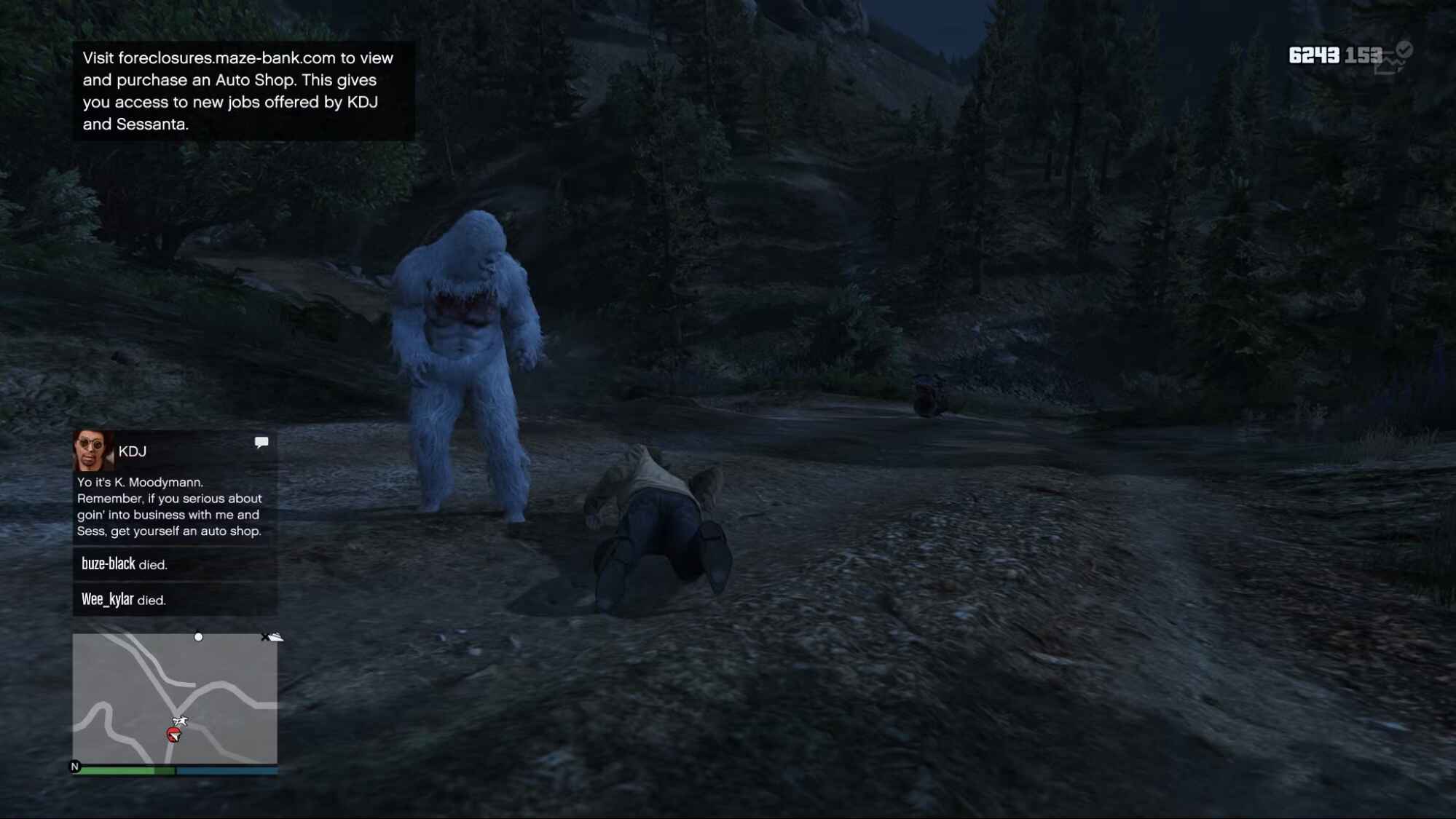
Task: Open the speech bubble icon beside KDJ
Action: click(x=261, y=443)
